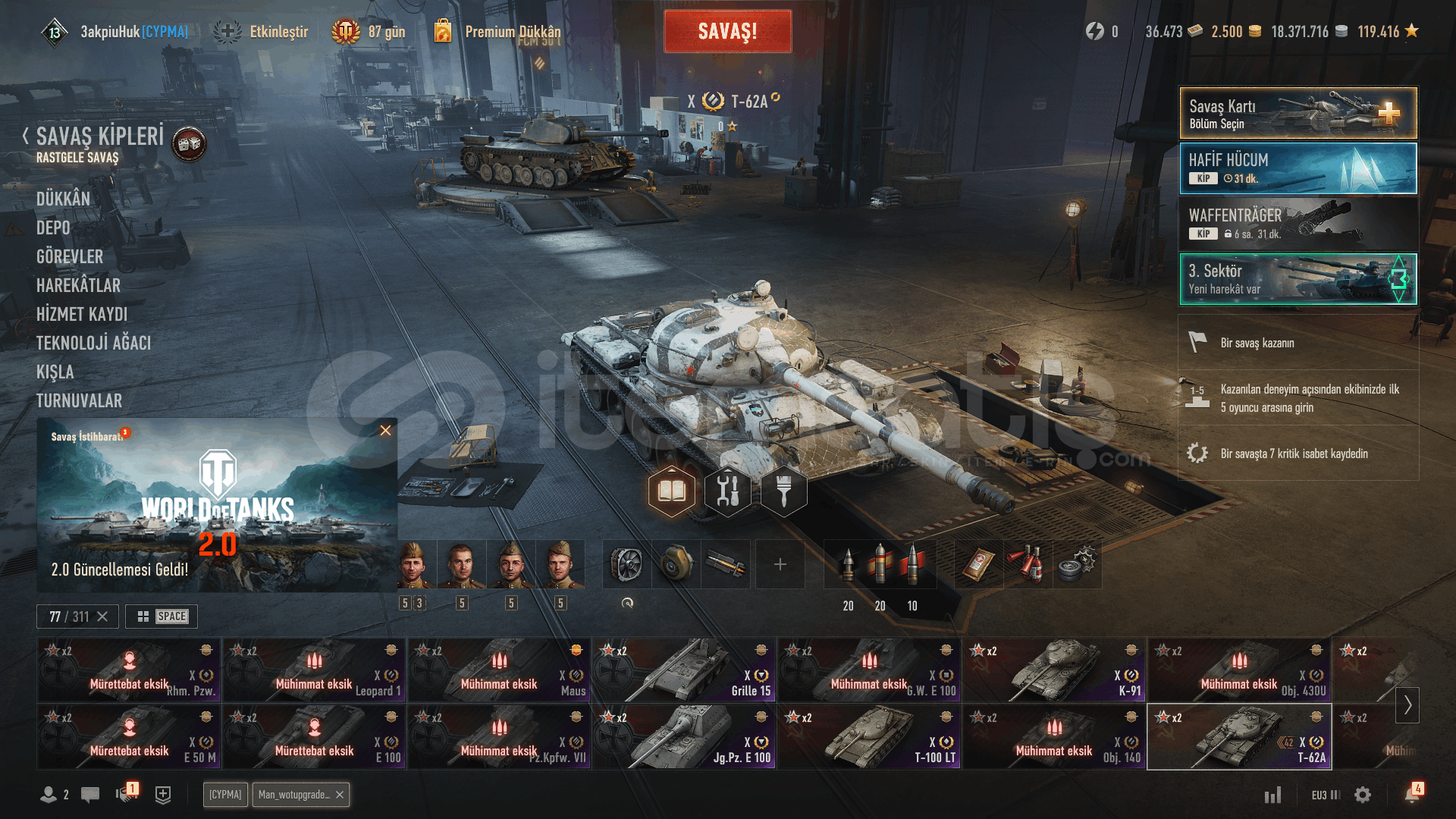Open the KIŞLA barracks menu

[55, 372]
